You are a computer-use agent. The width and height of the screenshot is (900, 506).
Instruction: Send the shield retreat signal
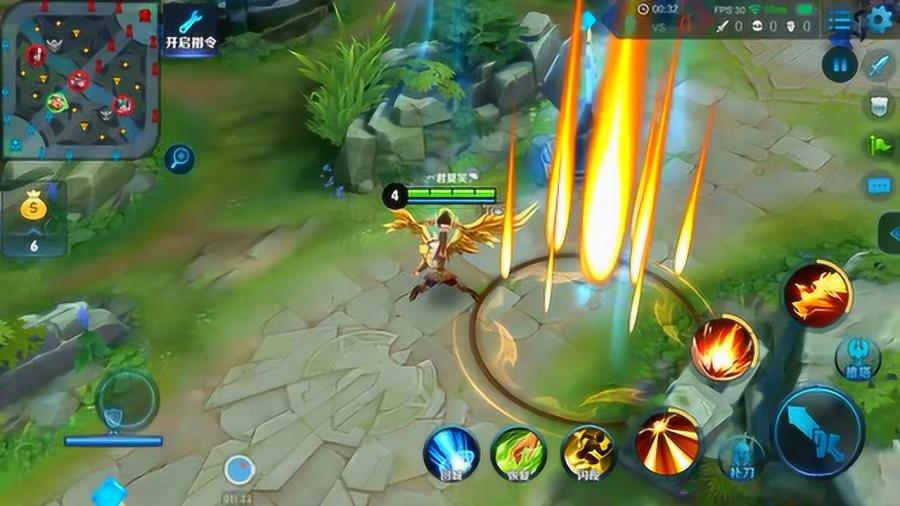[879, 106]
